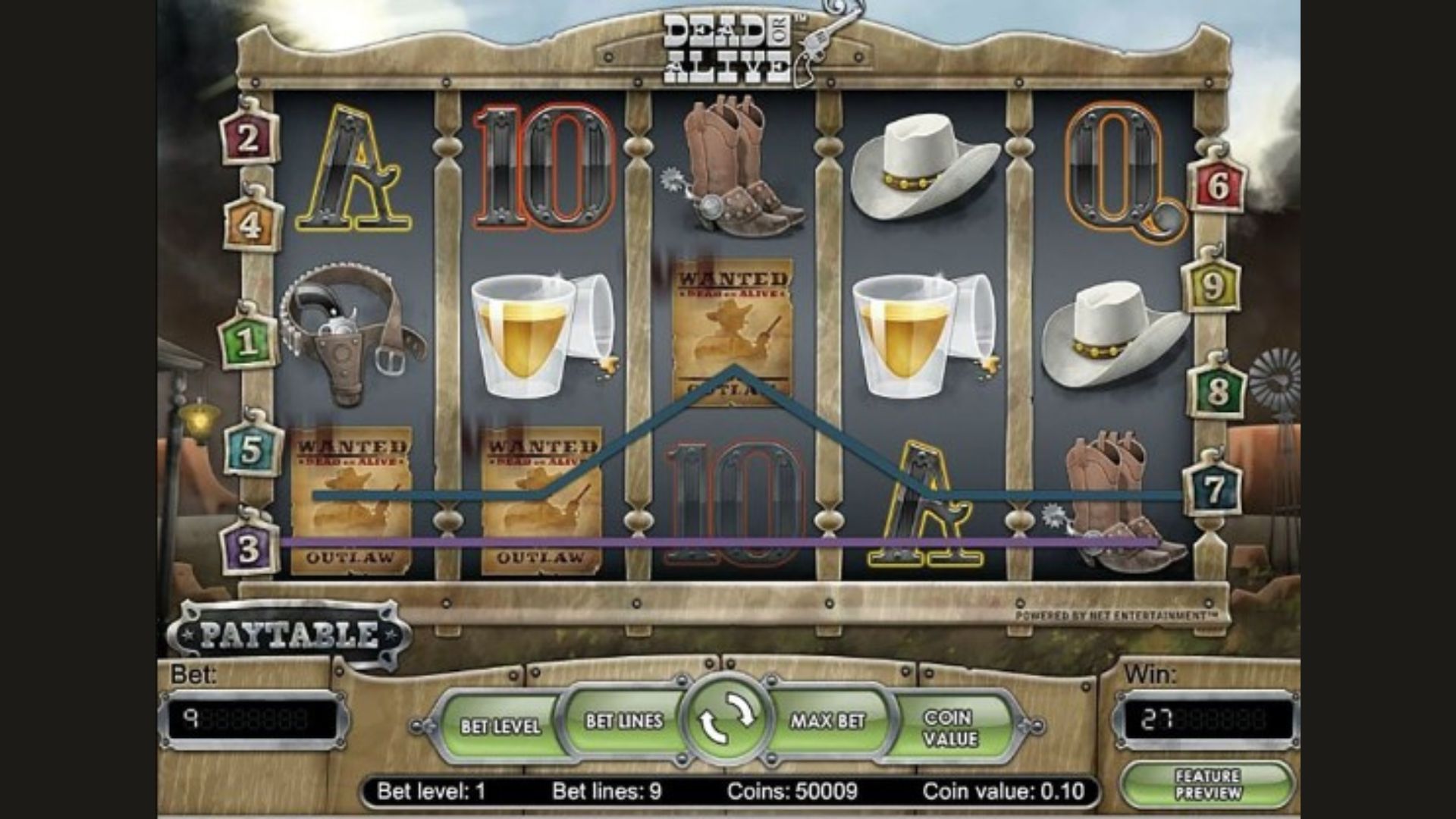Open the Paytable

289,634
